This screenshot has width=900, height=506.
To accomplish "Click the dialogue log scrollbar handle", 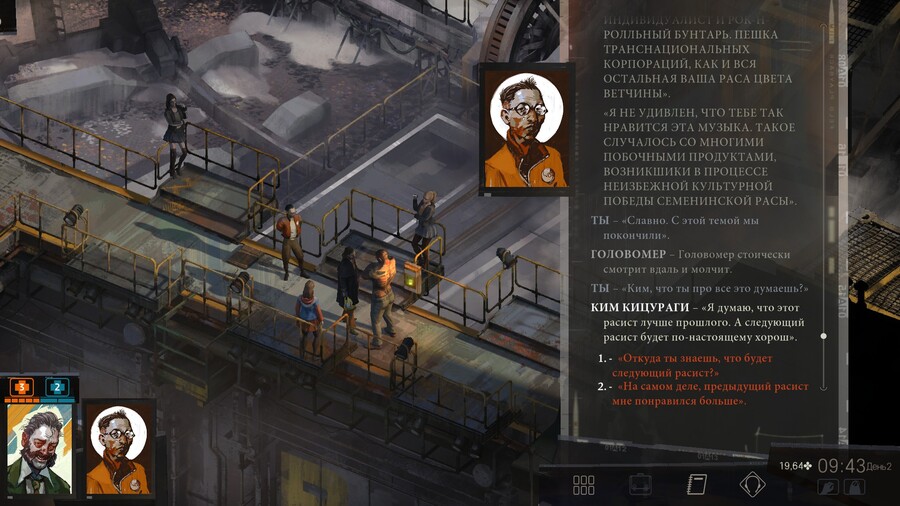I will tap(823, 336).
